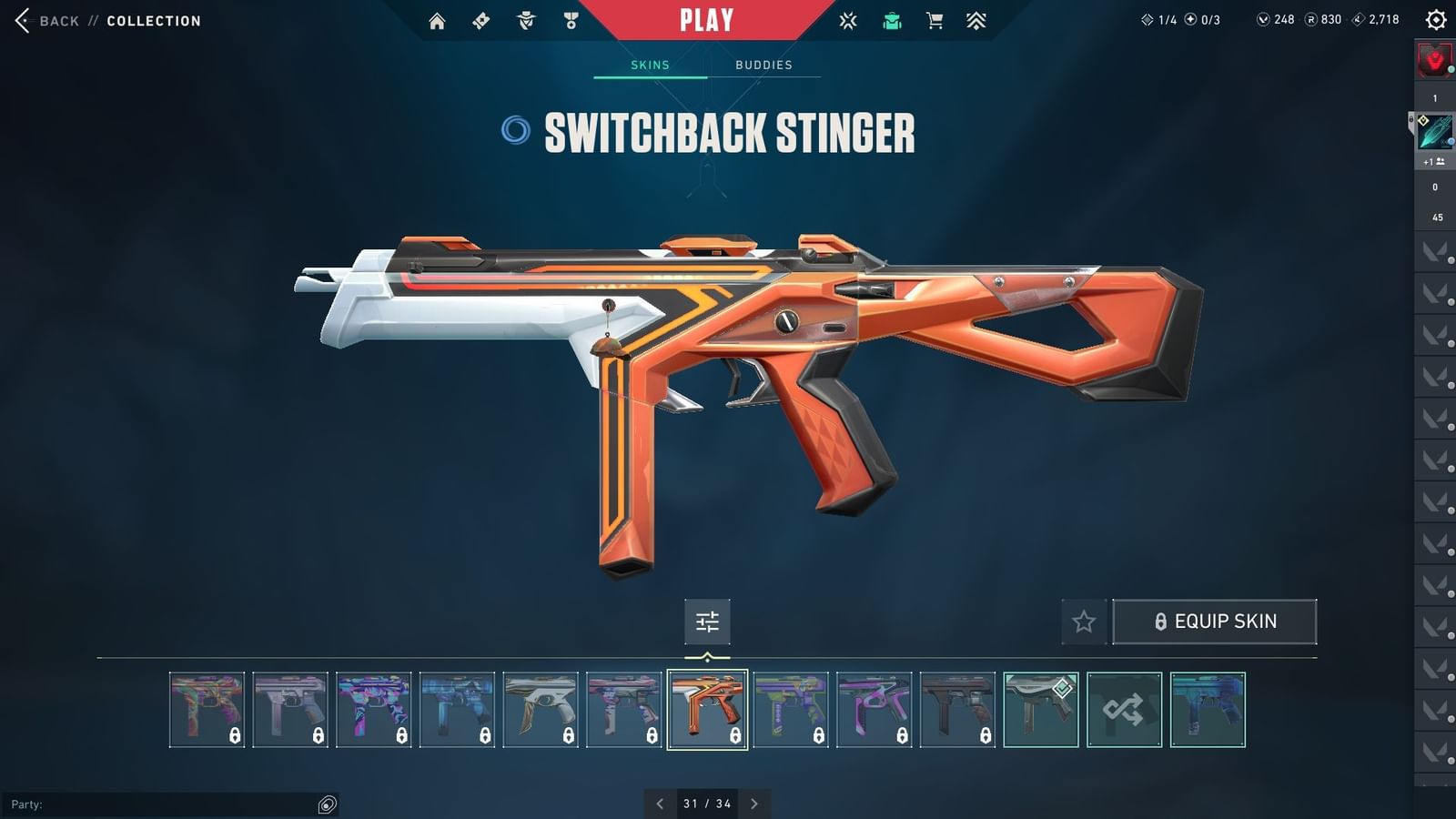Click the Home icon in the navigation bar
The image size is (1456, 819).
point(438,20)
